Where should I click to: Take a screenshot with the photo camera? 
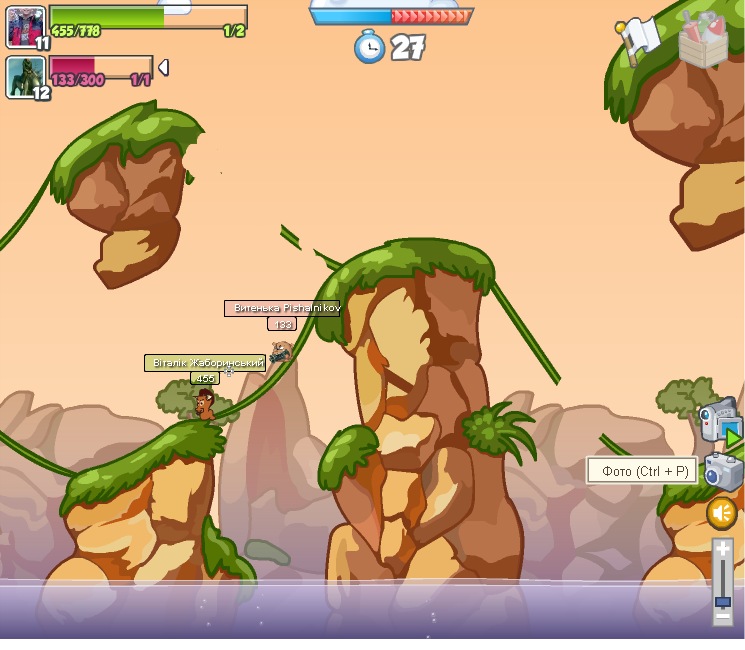pos(722,471)
